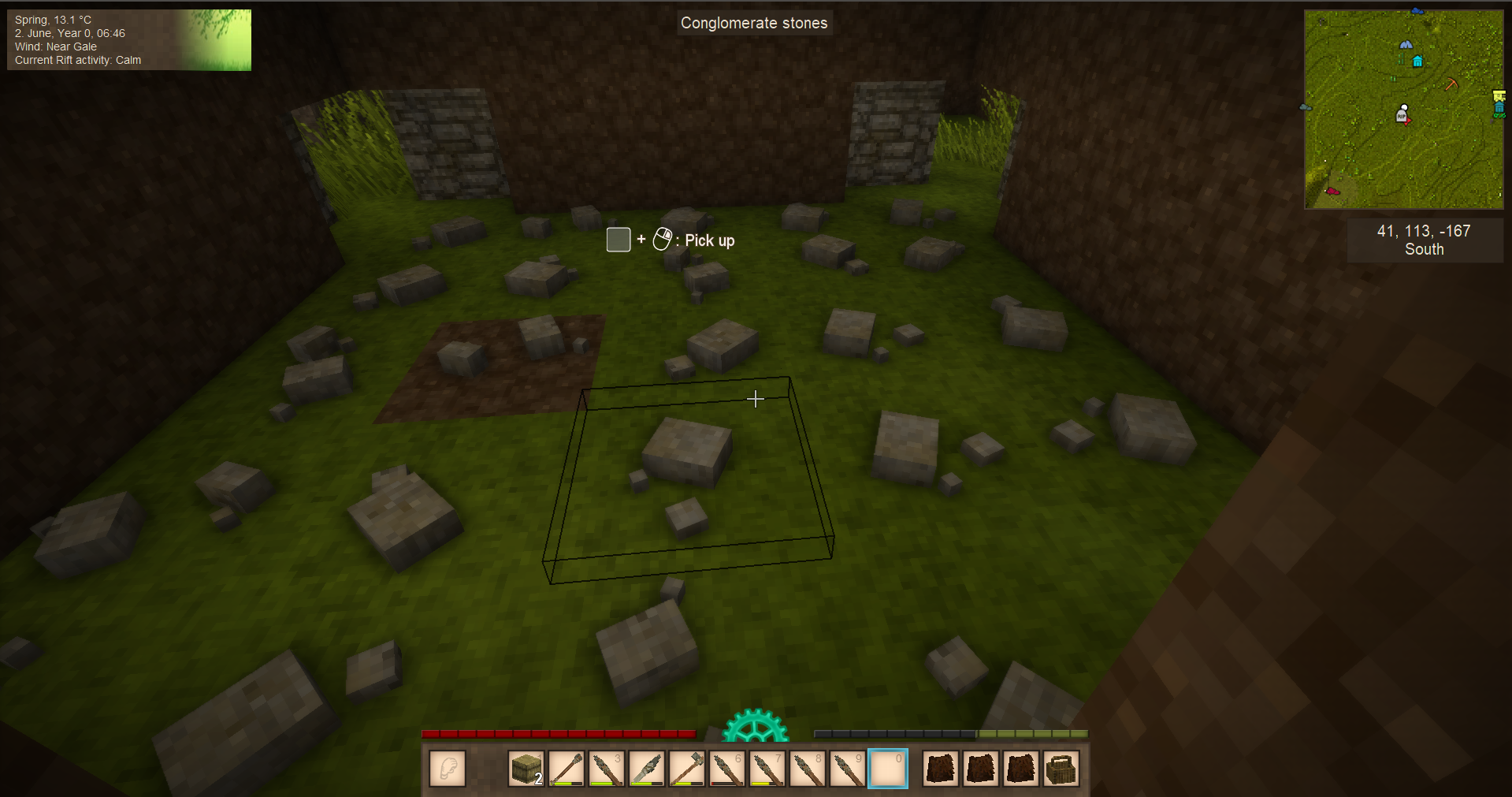Click the cyan house waypoint on the minimap

coord(1418,61)
